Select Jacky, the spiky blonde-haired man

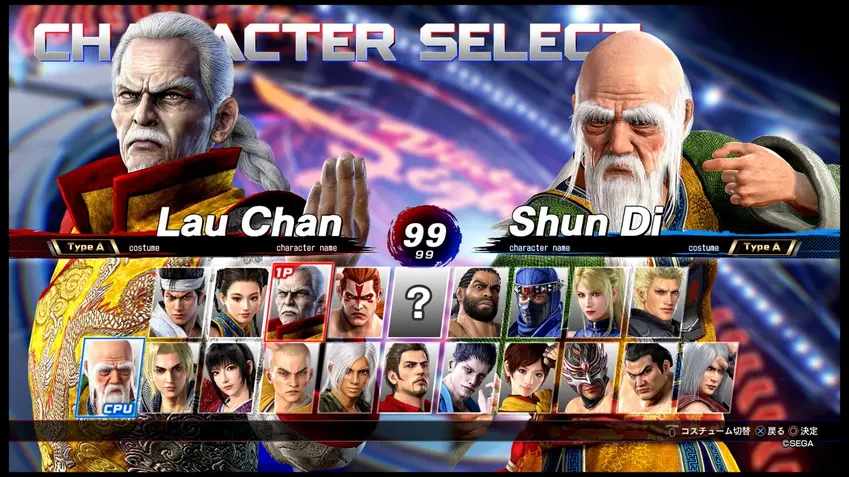pos(657,302)
